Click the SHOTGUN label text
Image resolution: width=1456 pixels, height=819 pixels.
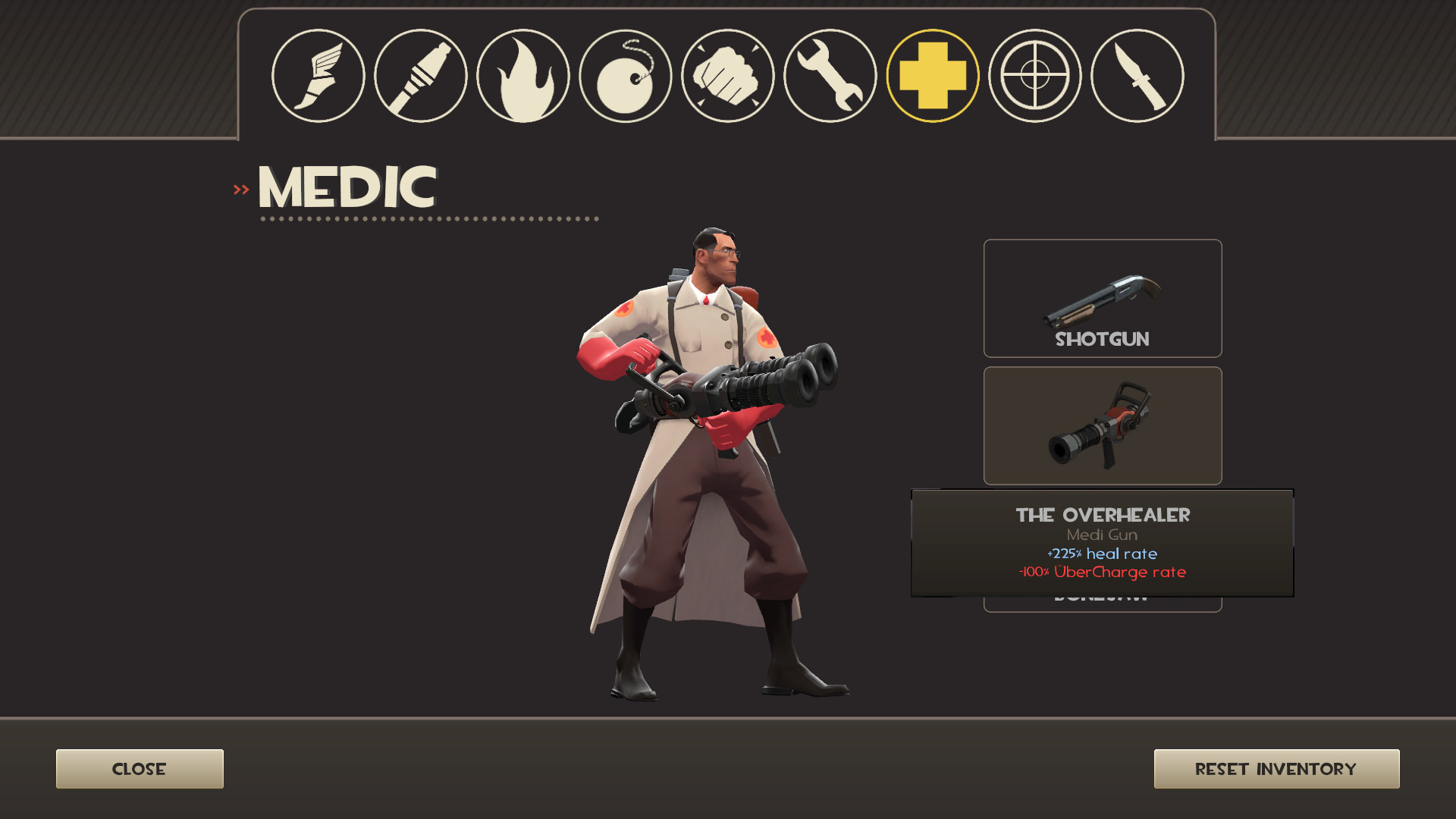click(x=1101, y=339)
